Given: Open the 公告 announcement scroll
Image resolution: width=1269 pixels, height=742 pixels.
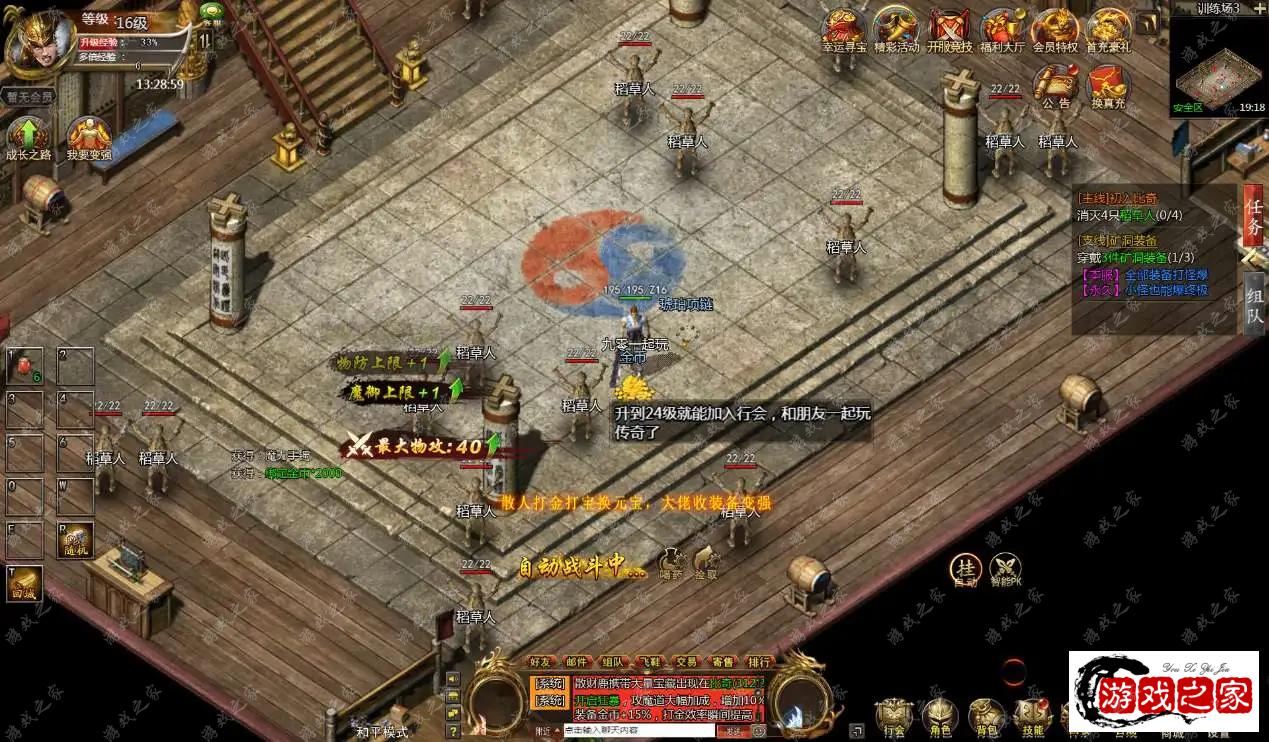Looking at the screenshot, I should 1055,85.
